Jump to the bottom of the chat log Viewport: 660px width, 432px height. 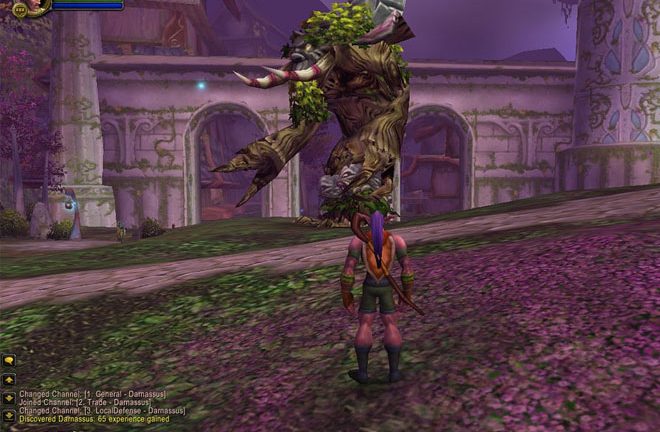[8, 415]
